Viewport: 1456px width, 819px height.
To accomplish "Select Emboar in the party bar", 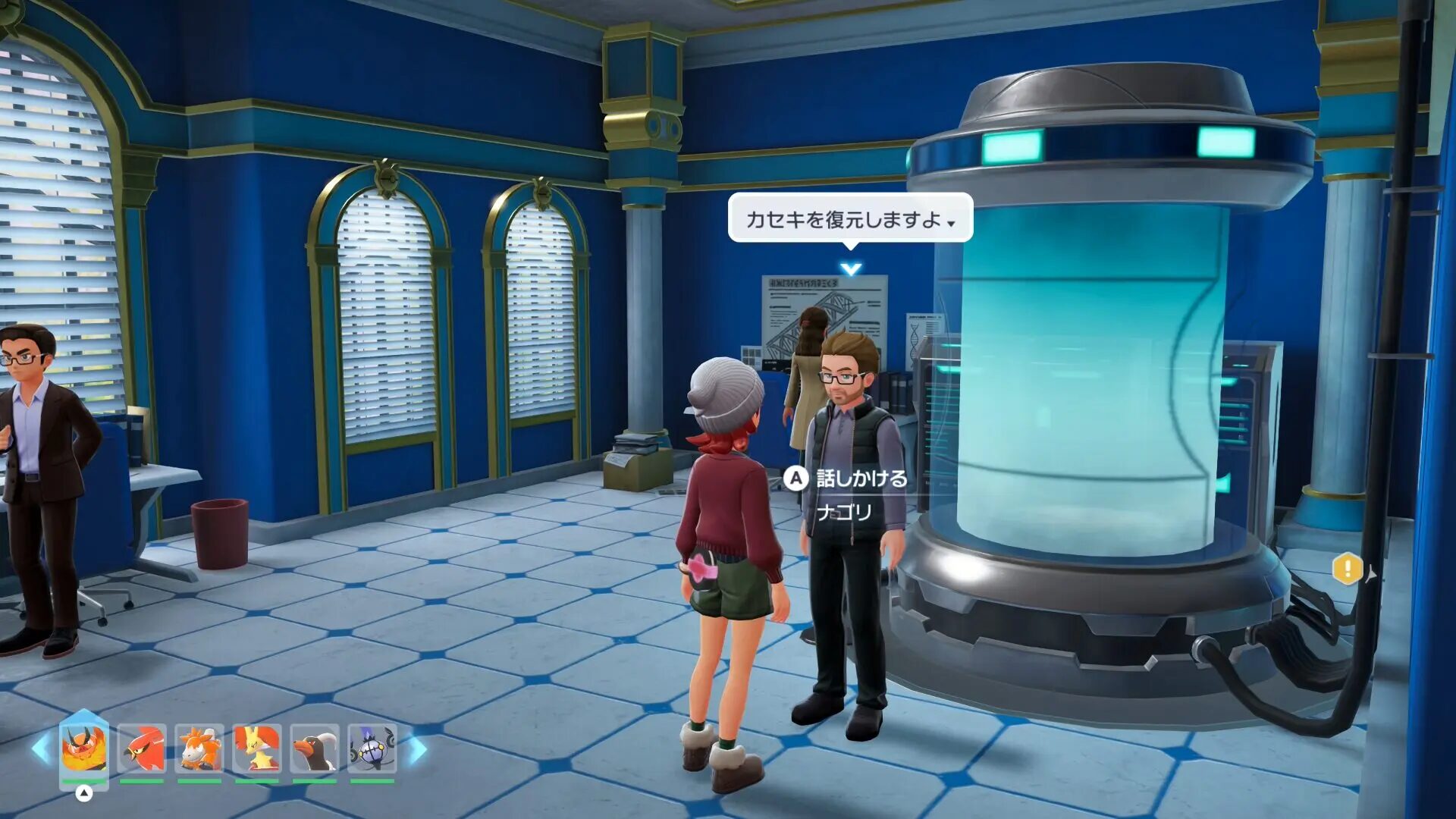I will 83,748.
